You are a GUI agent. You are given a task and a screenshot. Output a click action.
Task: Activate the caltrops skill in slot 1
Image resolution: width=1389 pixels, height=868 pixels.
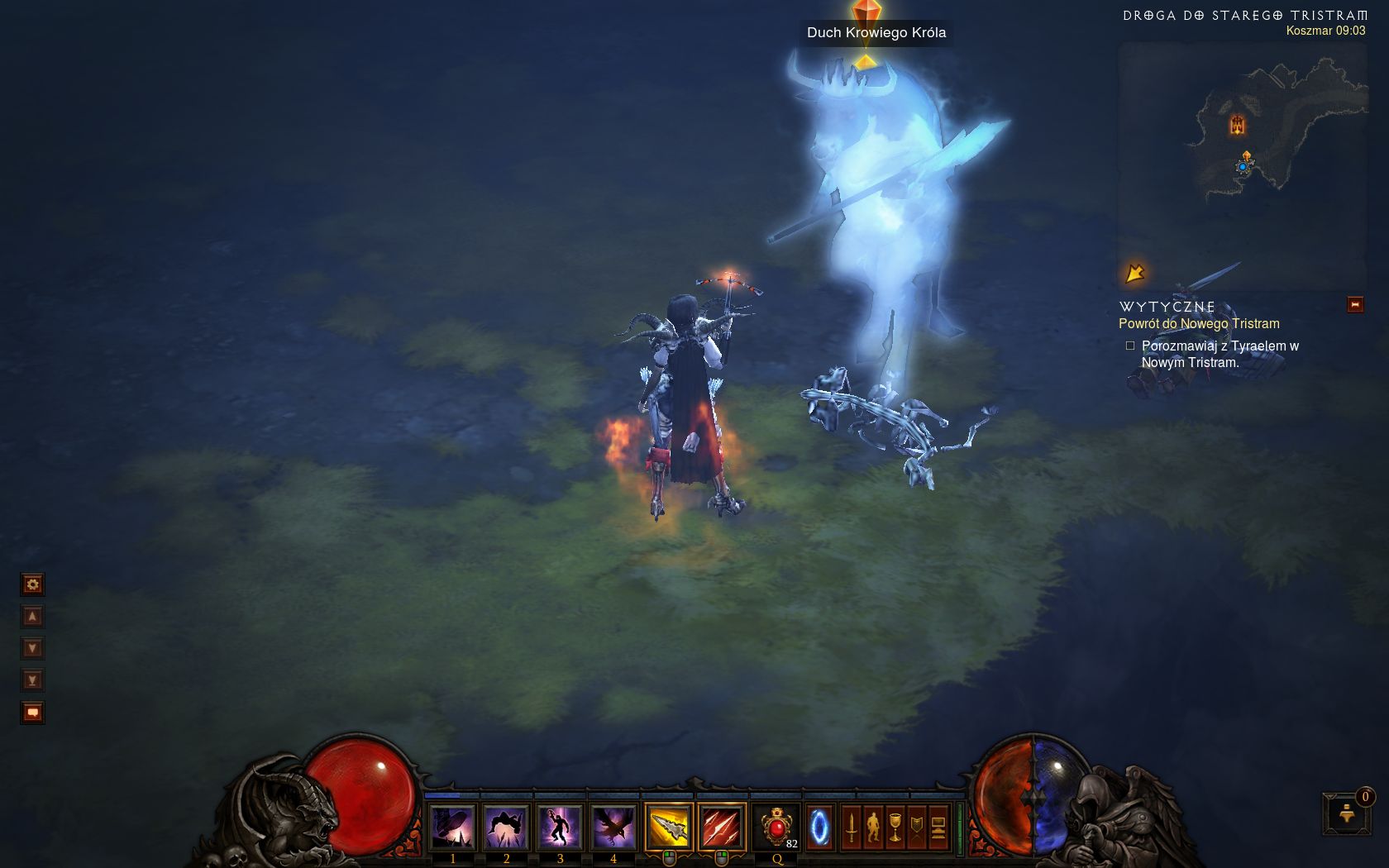pos(452,827)
